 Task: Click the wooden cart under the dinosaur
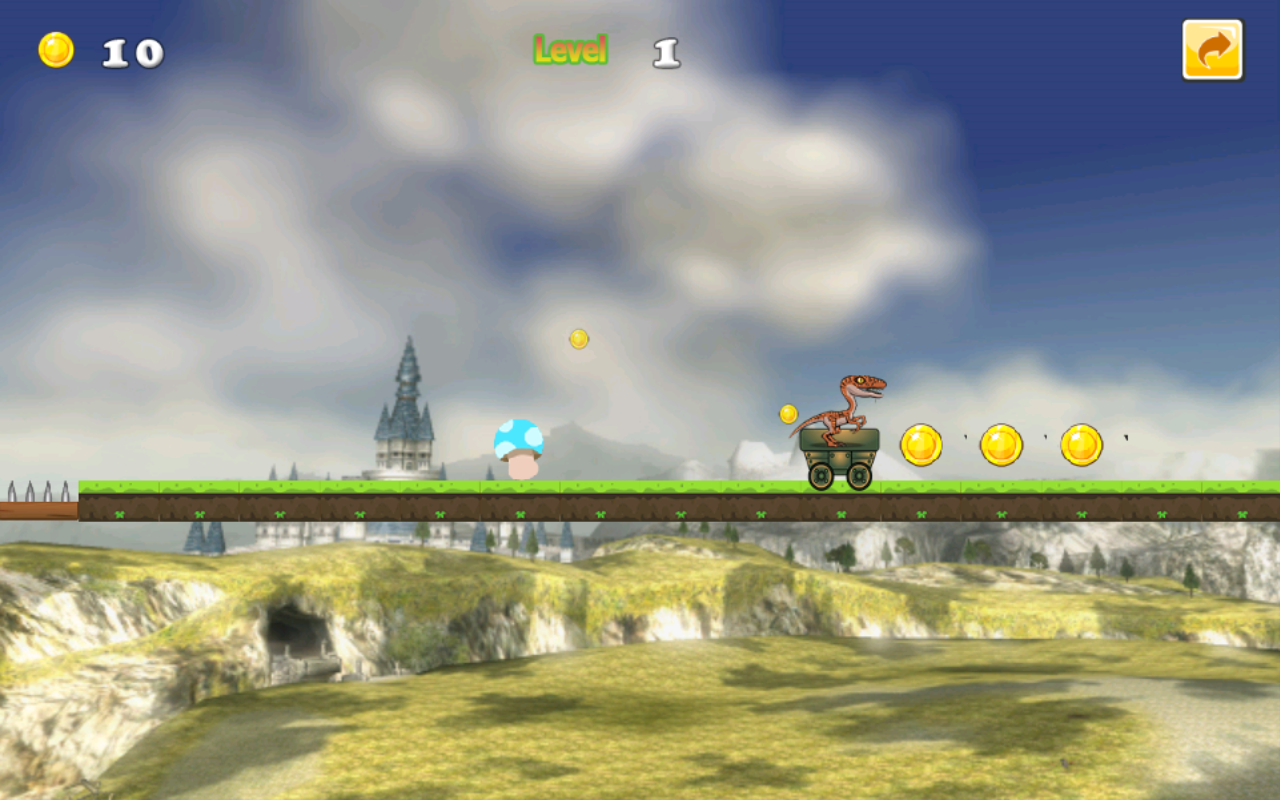[x=838, y=452]
